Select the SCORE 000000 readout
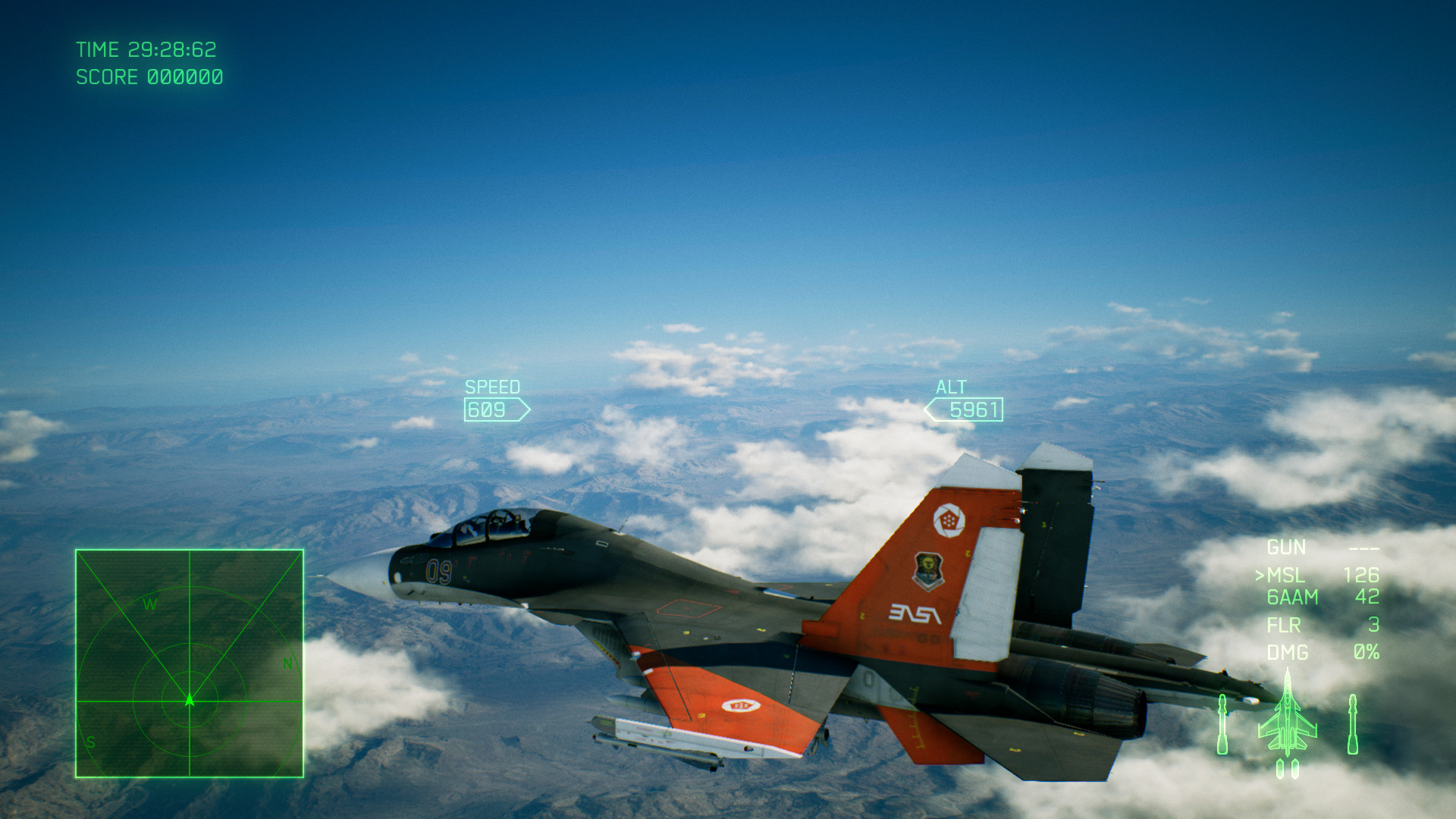Image resolution: width=1456 pixels, height=819 pixels. [x=149, y=77]
